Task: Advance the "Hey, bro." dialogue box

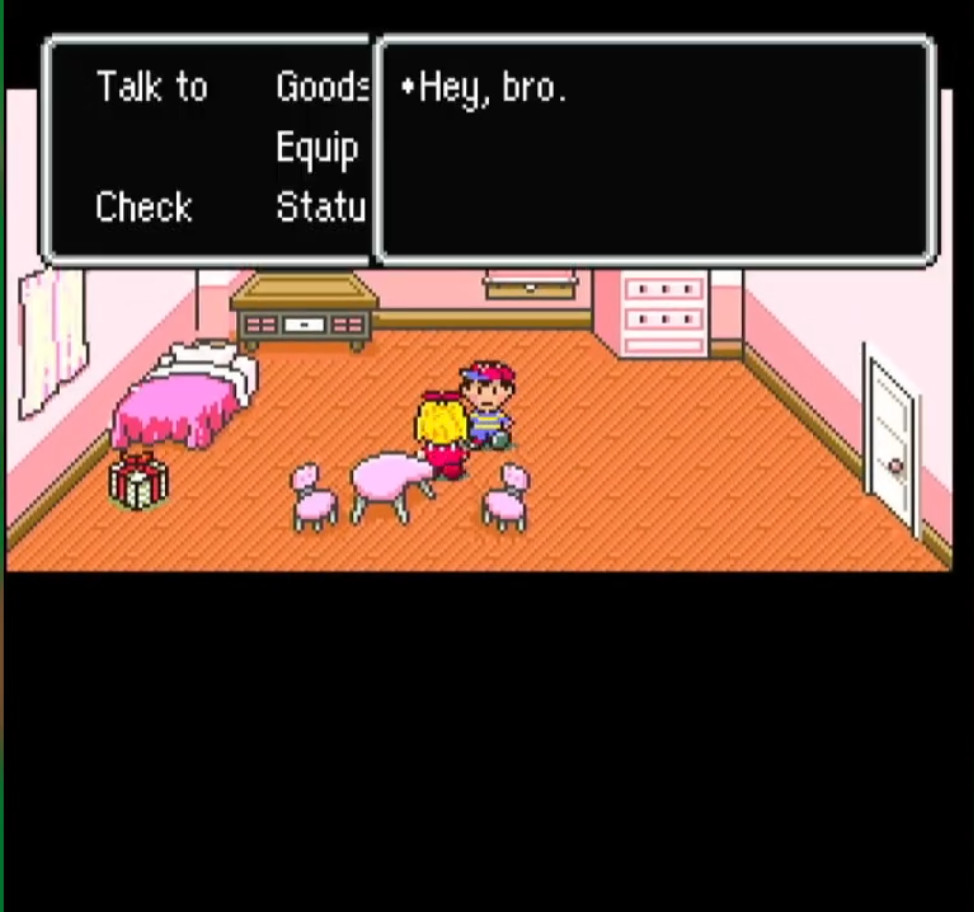Action: [655, 152]
